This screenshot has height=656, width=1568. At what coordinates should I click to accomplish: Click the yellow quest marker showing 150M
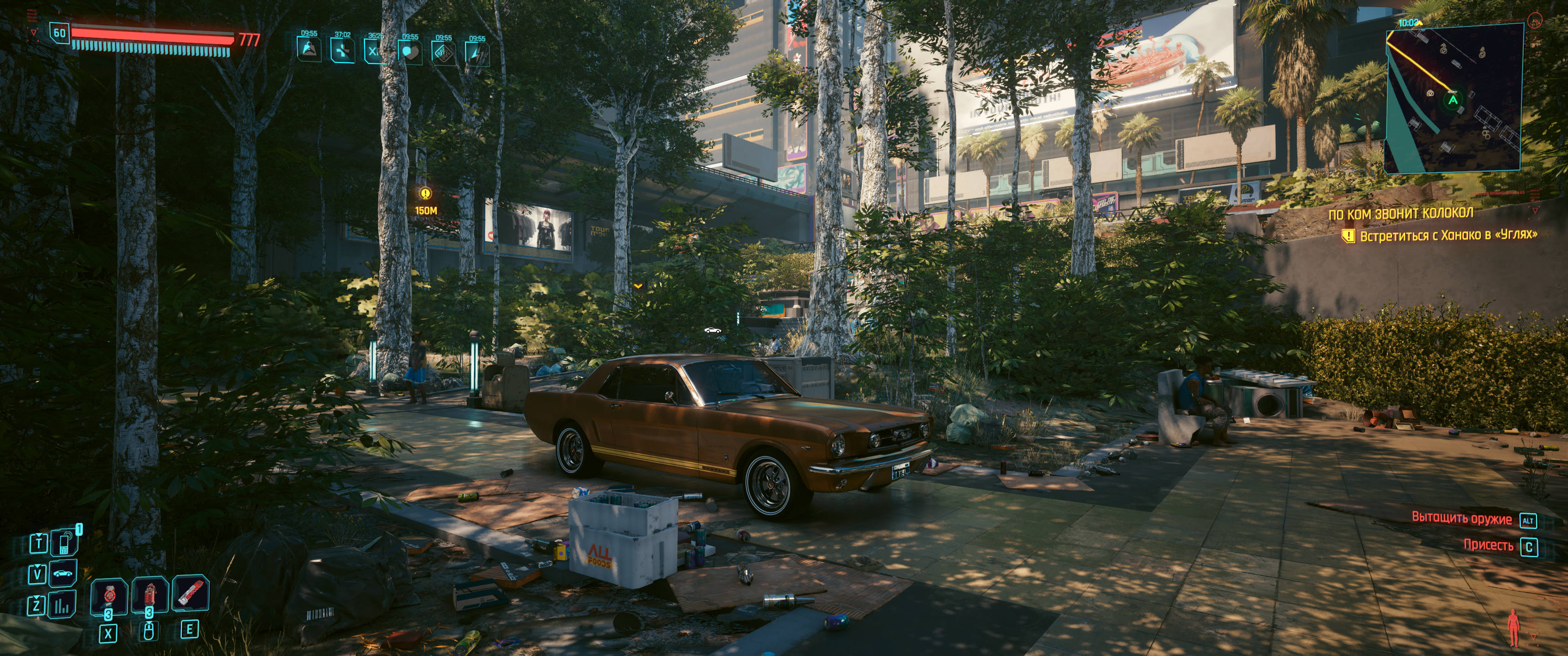[425, 195]
